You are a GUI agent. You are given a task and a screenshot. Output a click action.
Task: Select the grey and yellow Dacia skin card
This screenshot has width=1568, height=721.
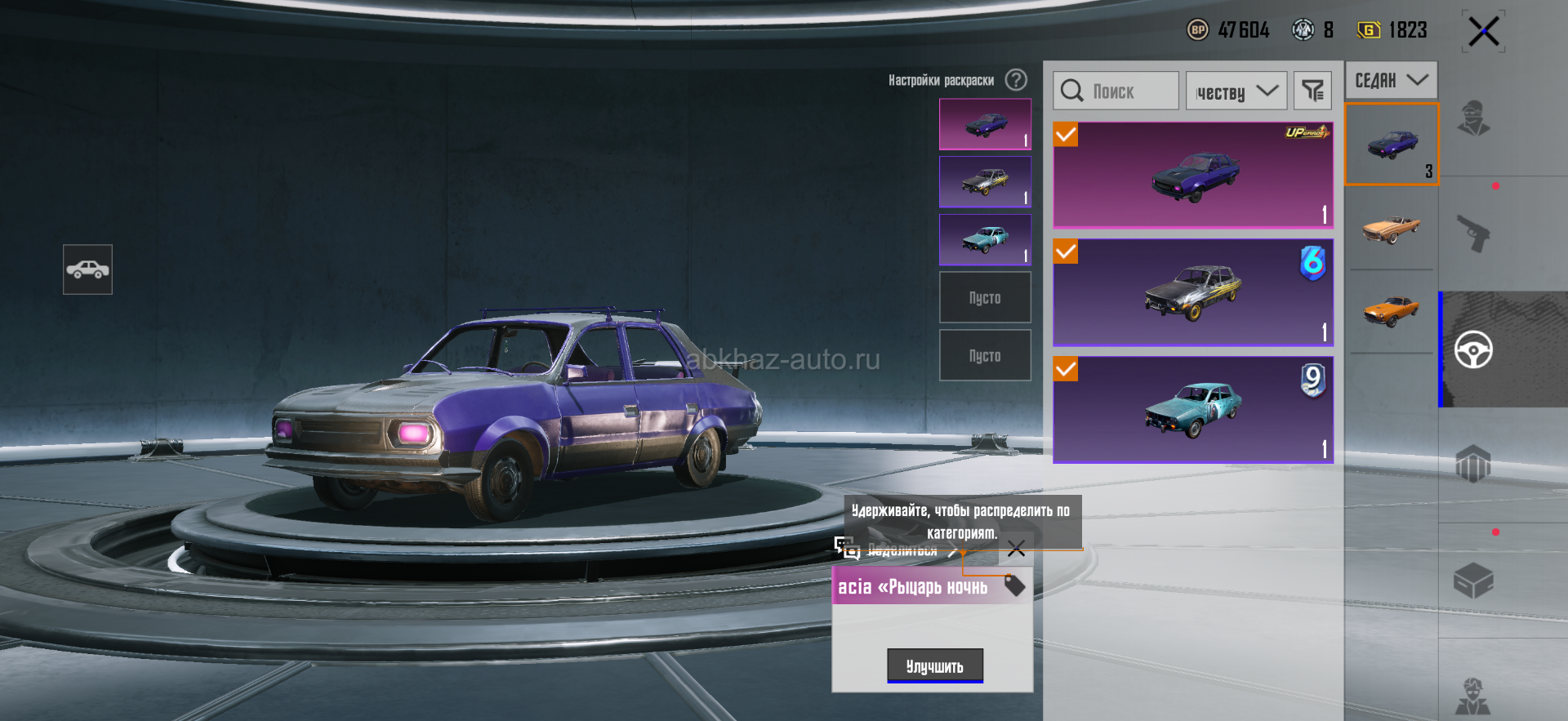click(1193, 292)
